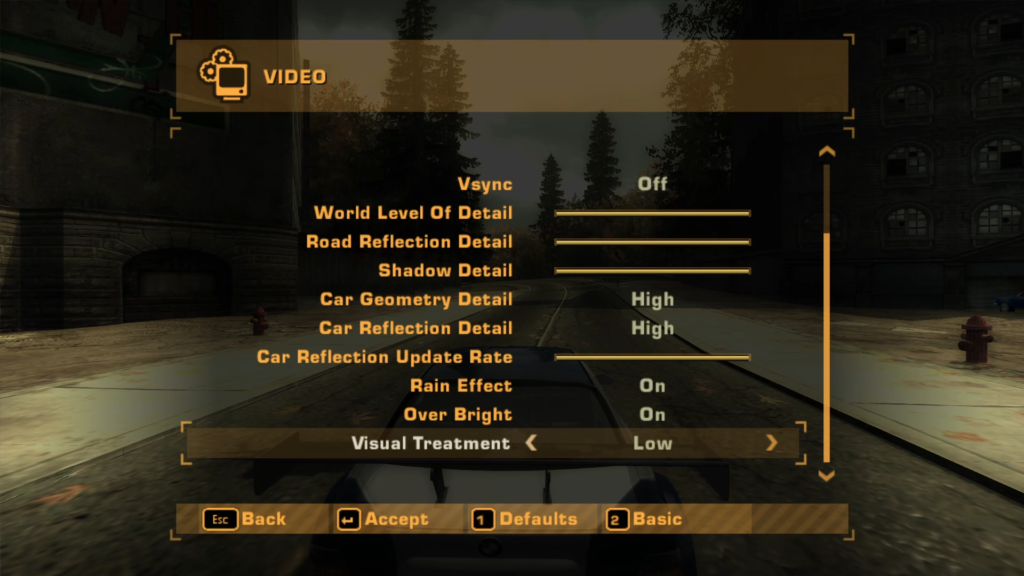
Task: Adjust the World Level Of Detail slider
Action: click(x=652, y=213)
